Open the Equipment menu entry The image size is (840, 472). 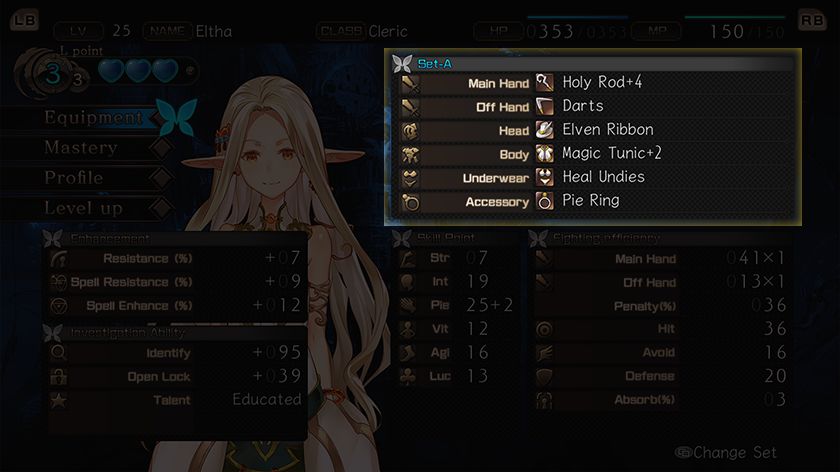94,118
